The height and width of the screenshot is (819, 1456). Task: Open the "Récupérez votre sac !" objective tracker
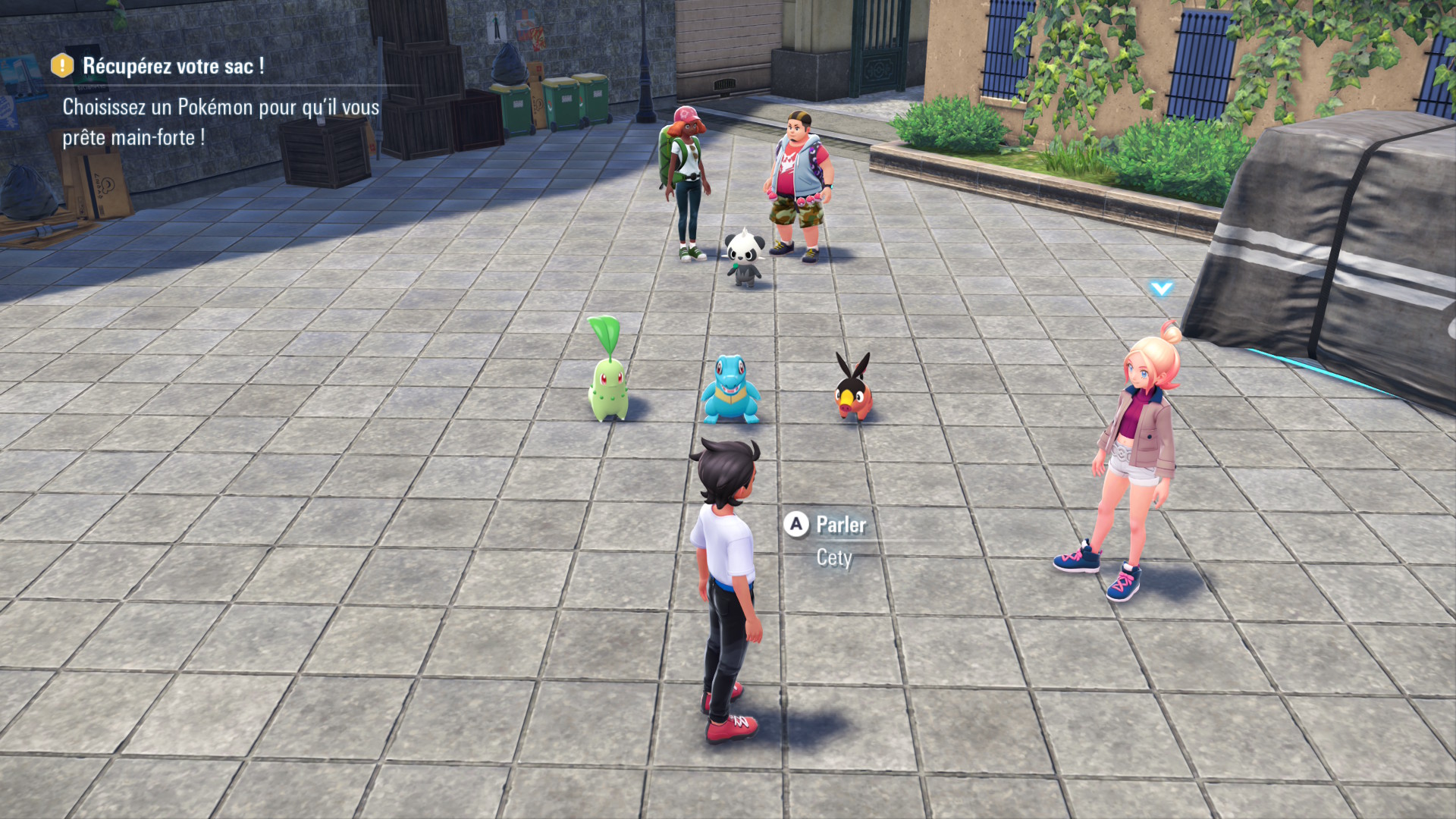point(173,67)
